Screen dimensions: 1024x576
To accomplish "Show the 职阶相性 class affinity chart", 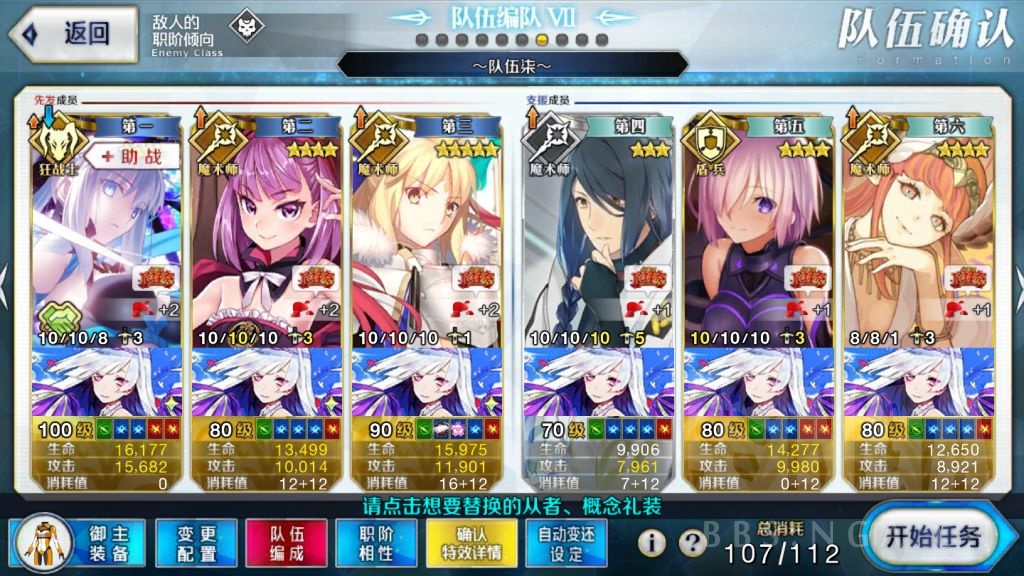I will [378, 543].
